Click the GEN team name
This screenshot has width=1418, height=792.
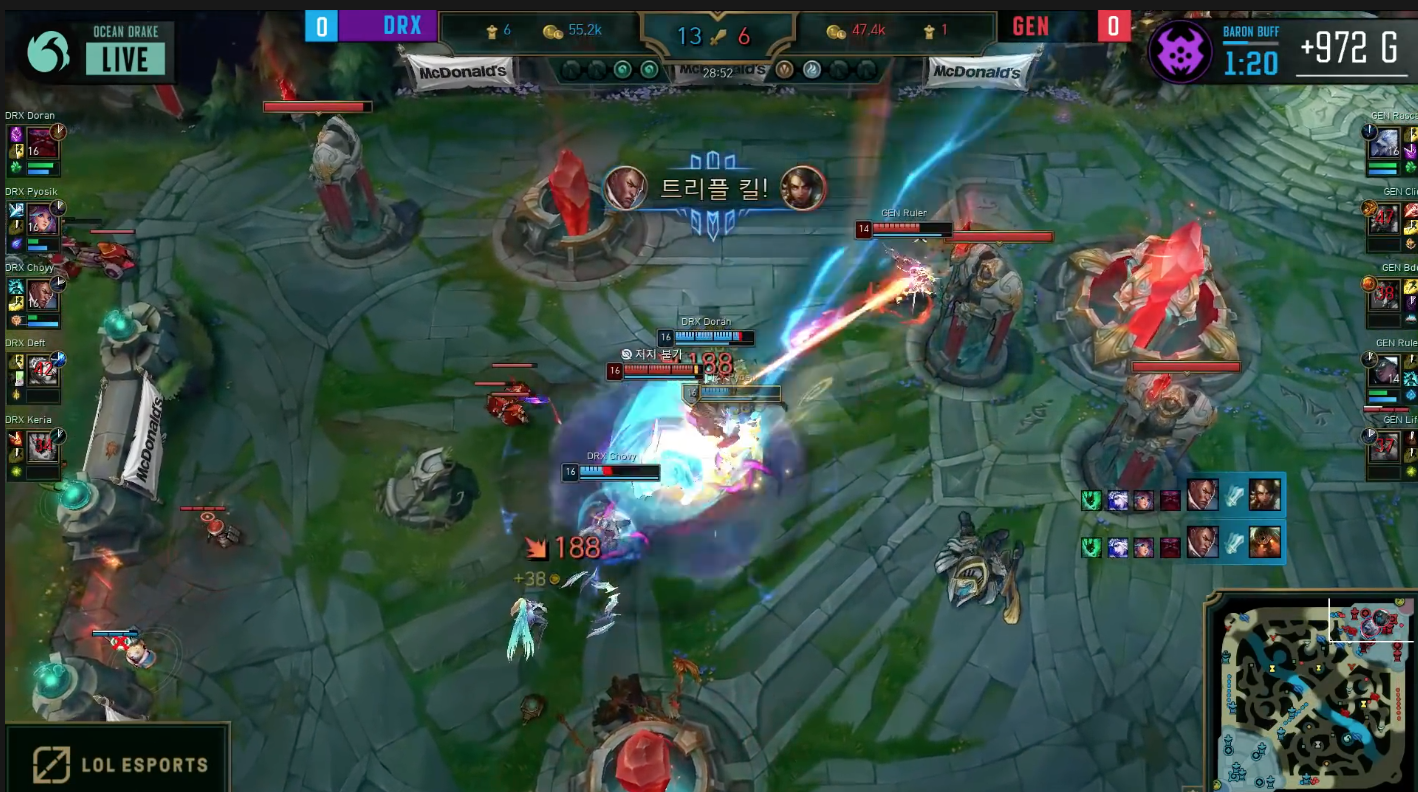(1030, 26)
